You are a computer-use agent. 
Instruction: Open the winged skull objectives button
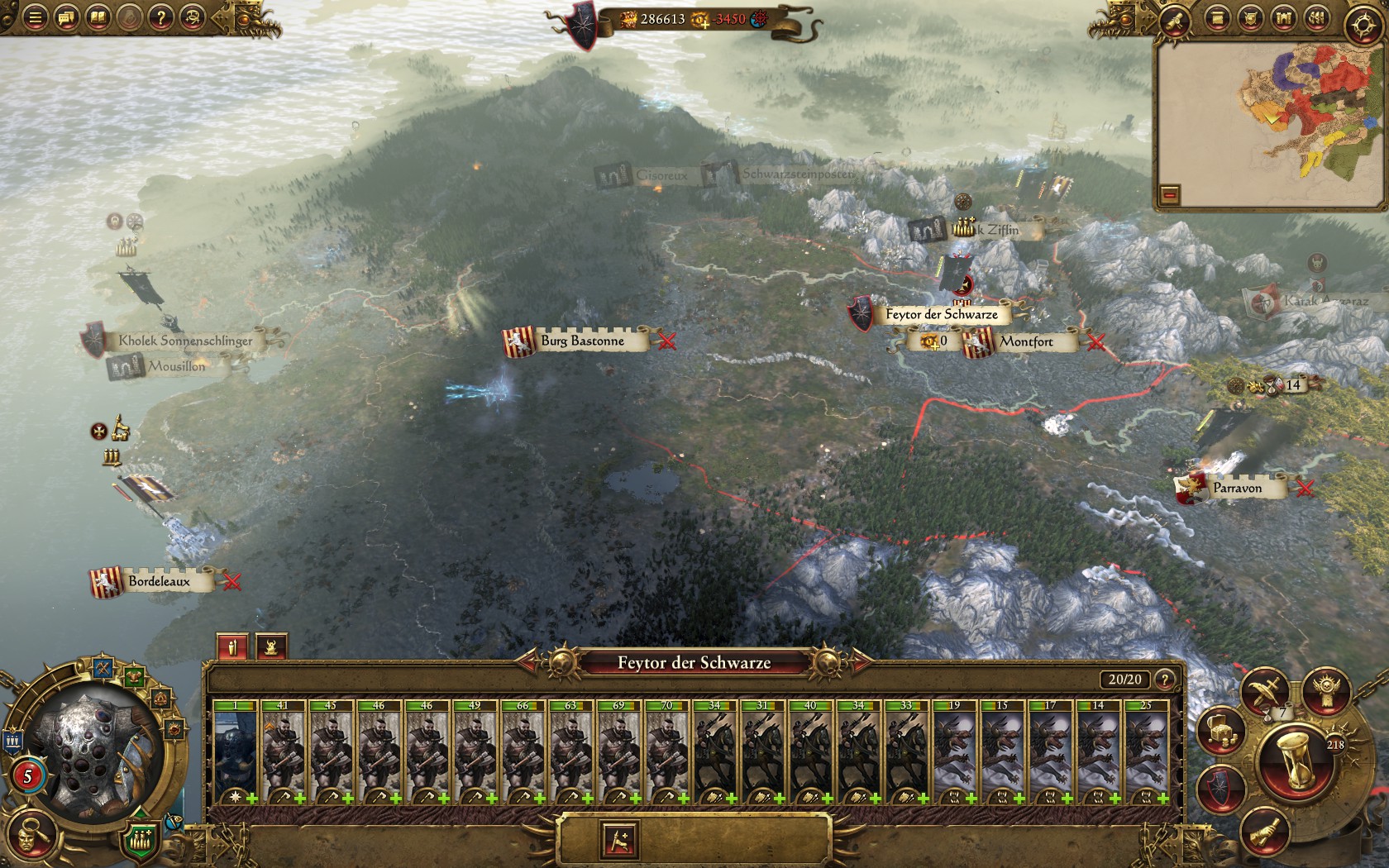pos(1326,691)
